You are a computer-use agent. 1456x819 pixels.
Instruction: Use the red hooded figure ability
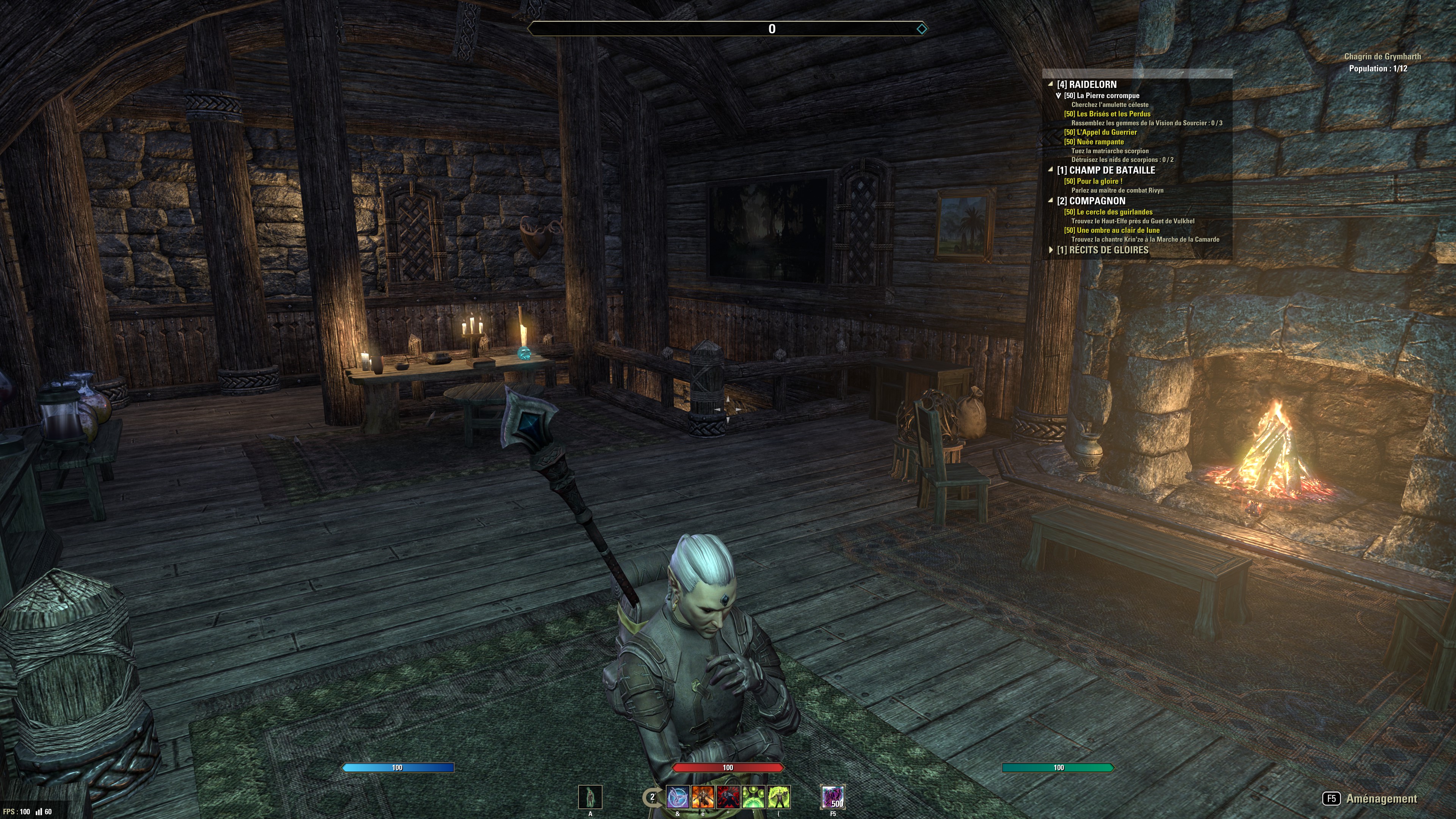[x=728, y=797]
